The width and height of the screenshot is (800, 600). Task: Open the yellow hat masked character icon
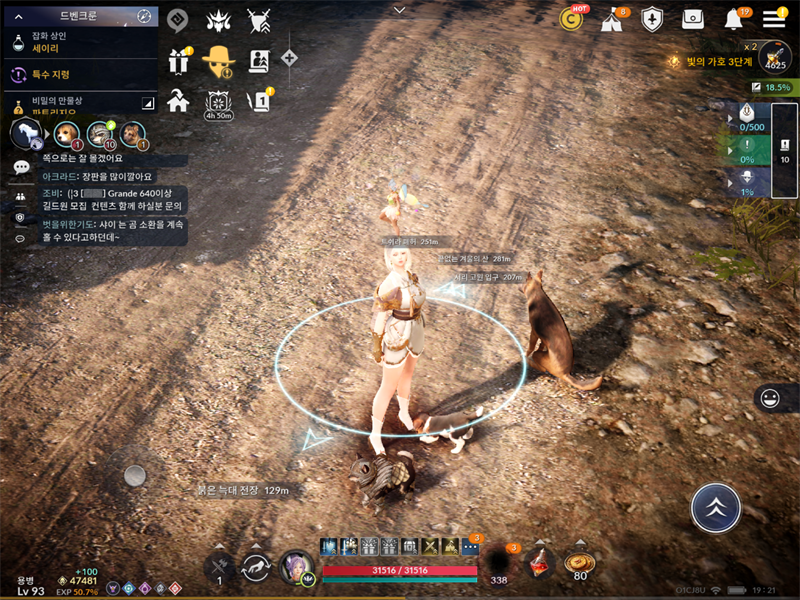(x=218, y=61)
